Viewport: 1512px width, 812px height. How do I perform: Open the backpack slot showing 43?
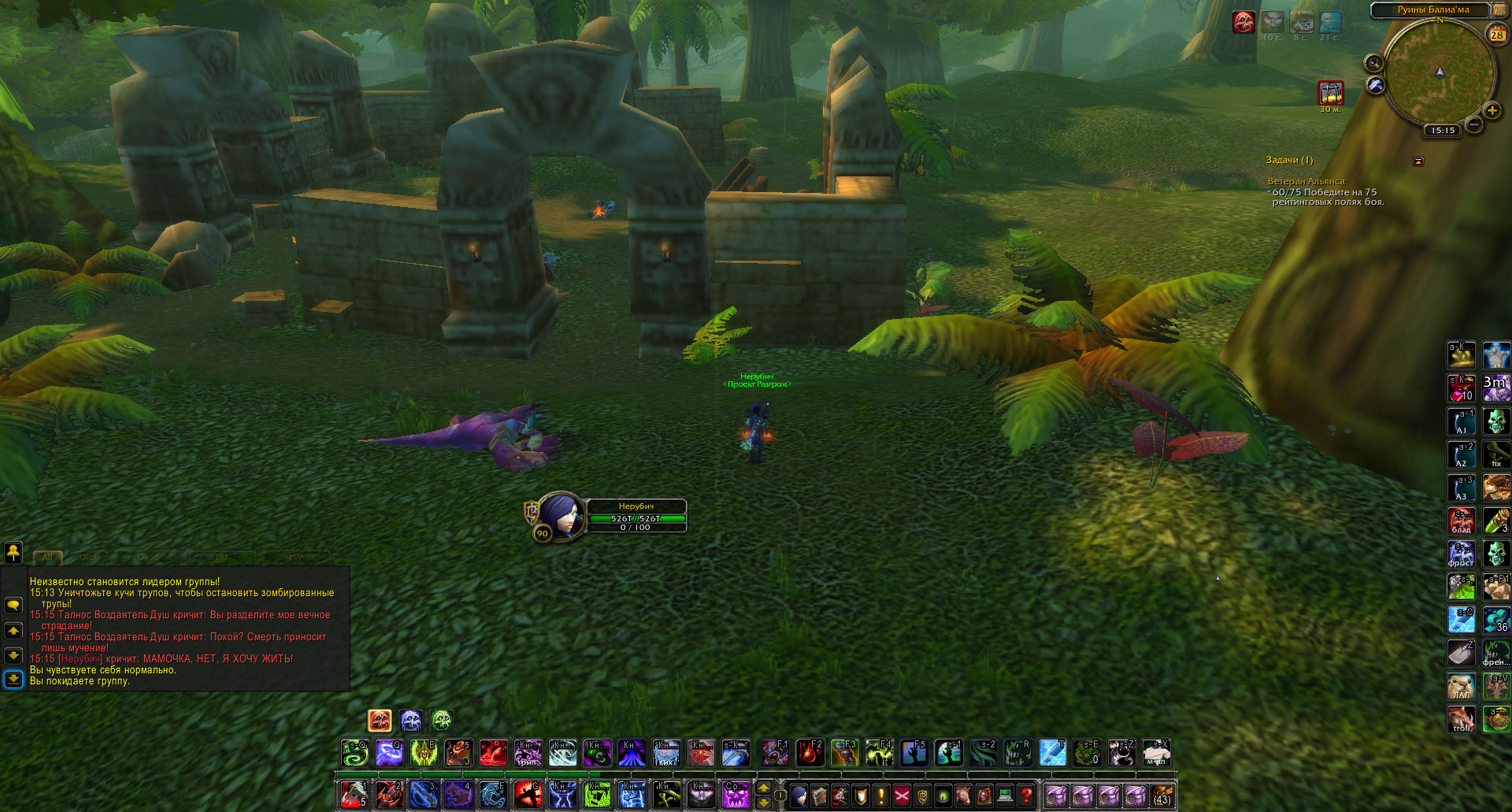1162,795
